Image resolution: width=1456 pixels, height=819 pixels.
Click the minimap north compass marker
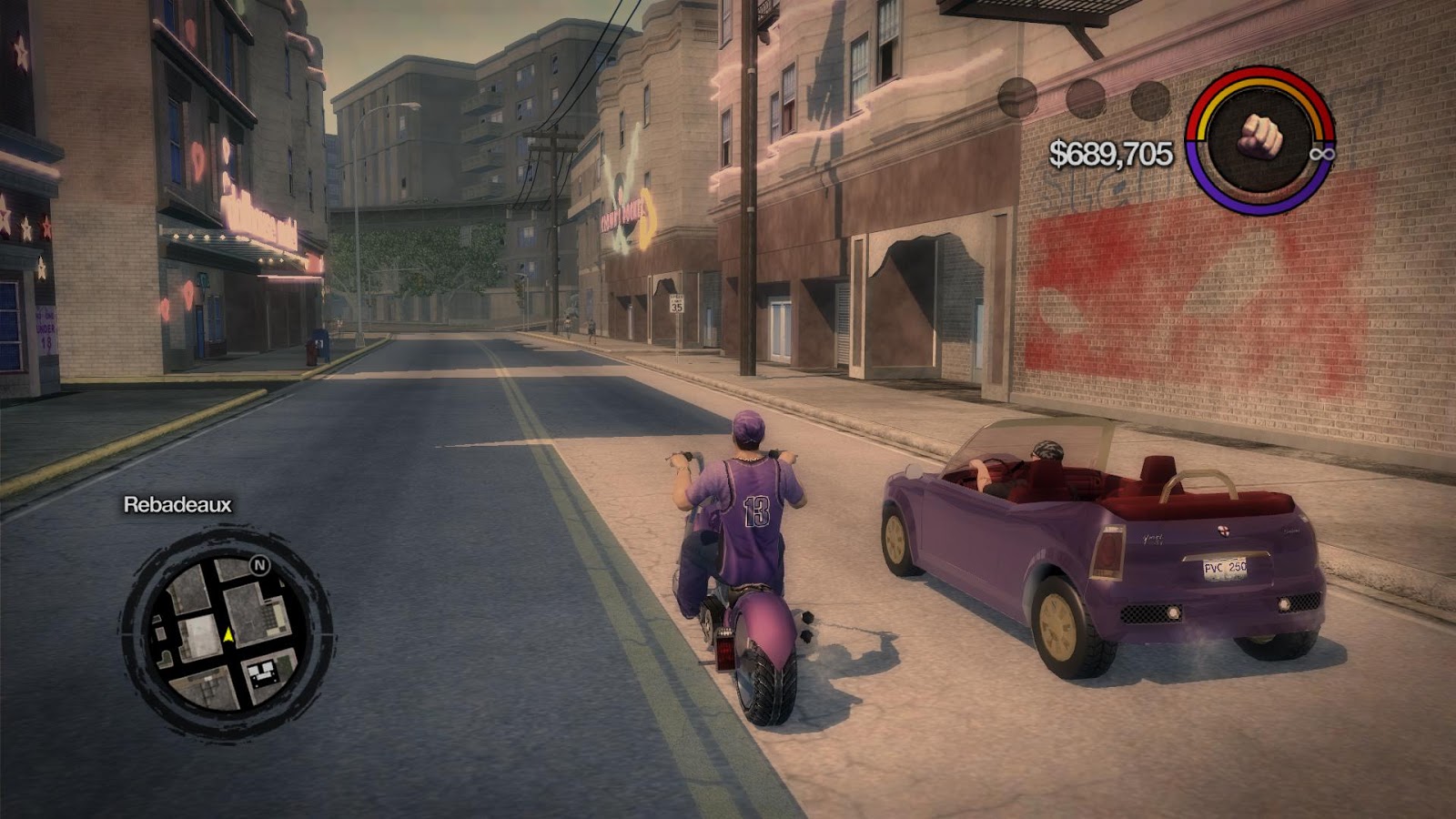pos(260,565)
